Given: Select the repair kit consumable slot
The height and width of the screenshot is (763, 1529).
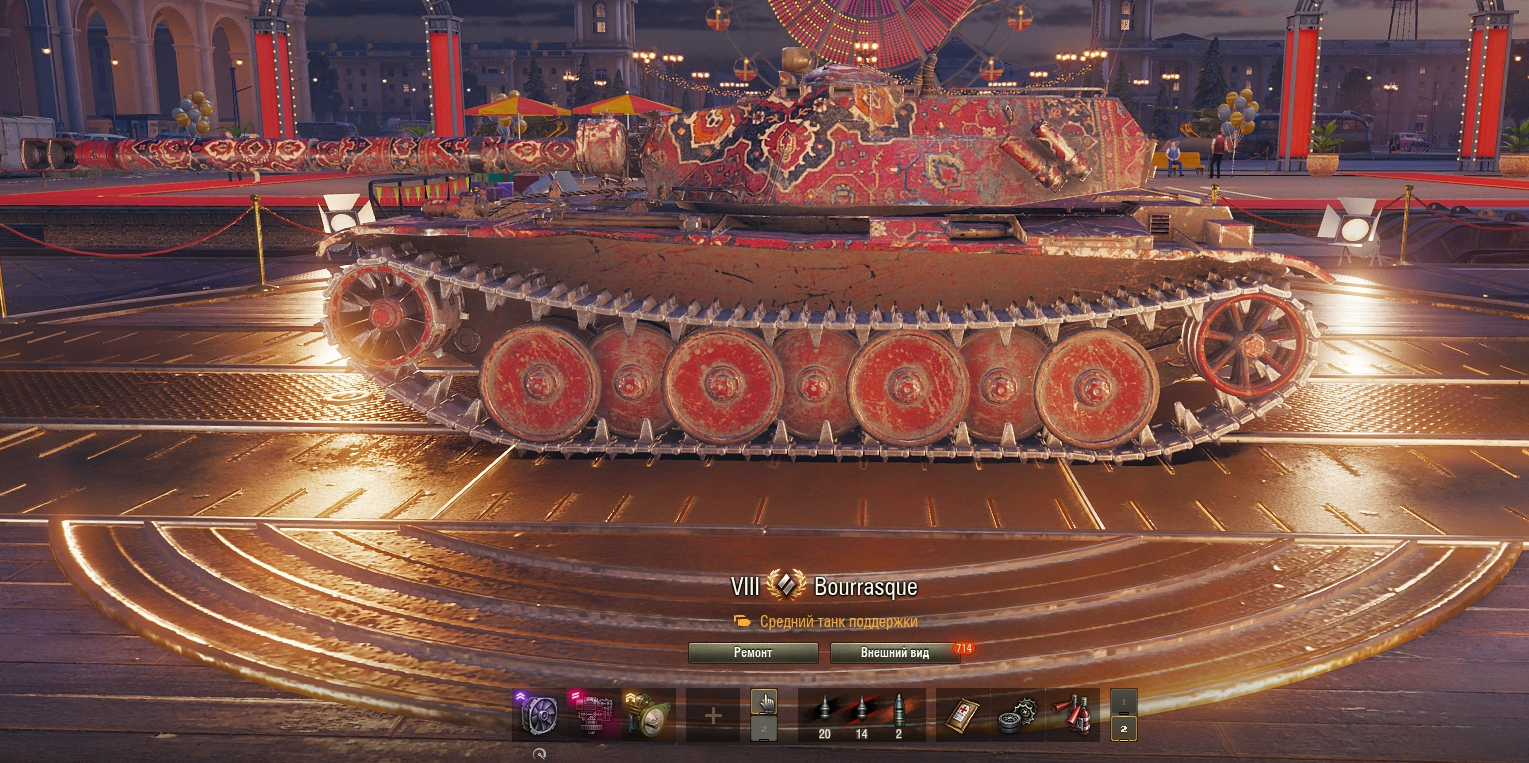Looking at the screenshot, I should click(1018, 715).
